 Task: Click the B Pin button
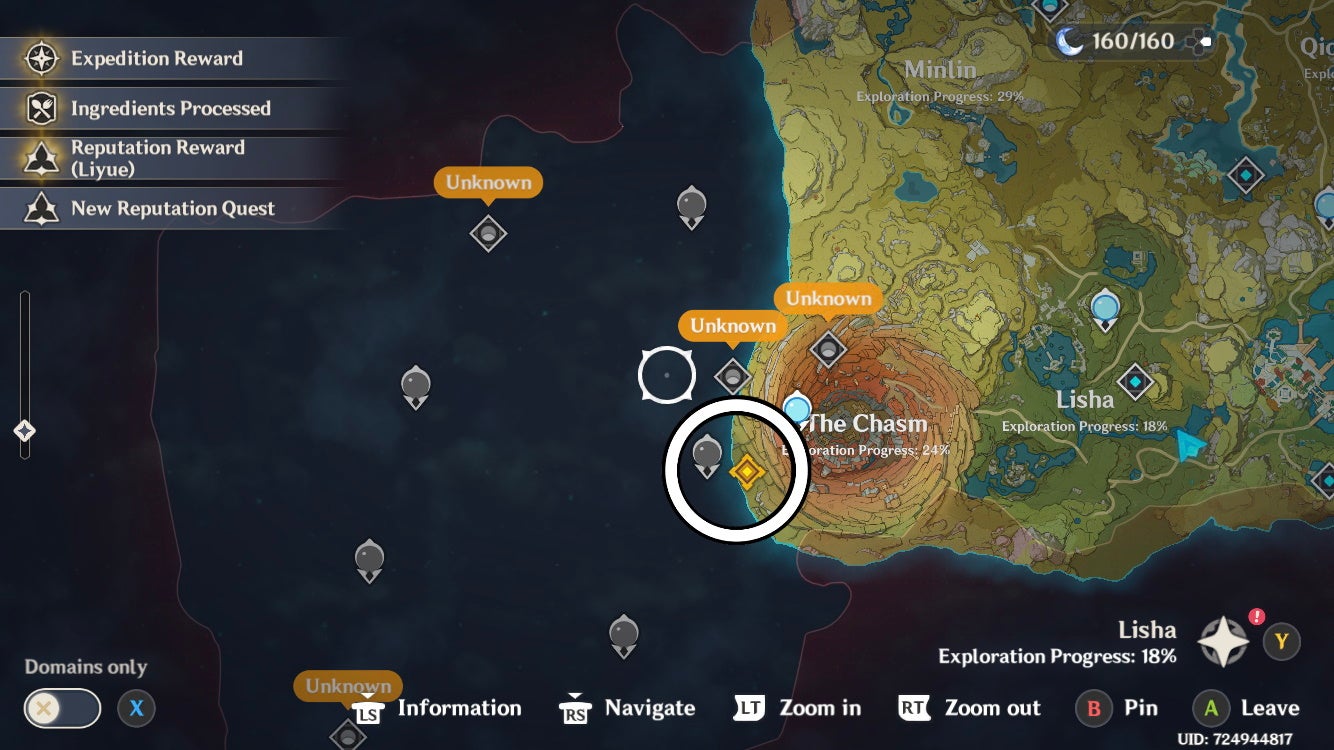pos(1117,708)
